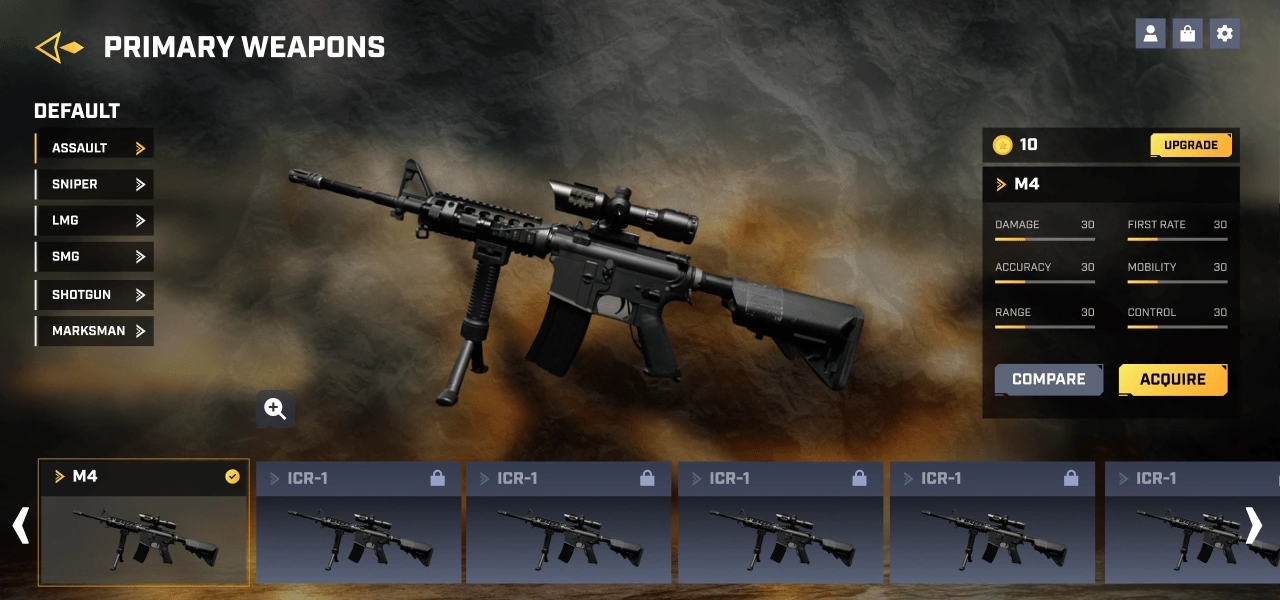
Task: Open the LMG weapon category
Action: click(94, 220)
